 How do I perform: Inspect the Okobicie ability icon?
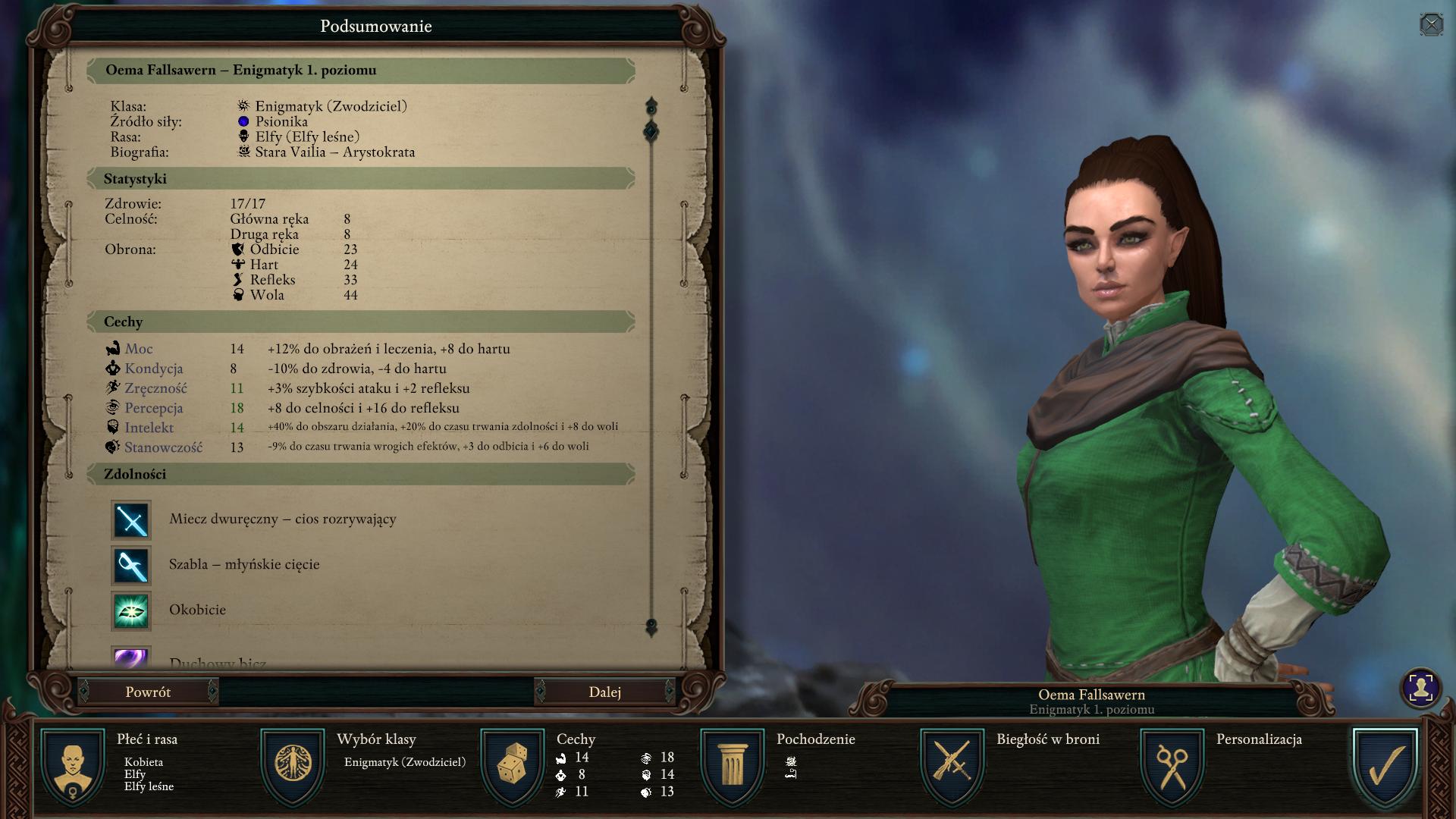coord(131,611)
